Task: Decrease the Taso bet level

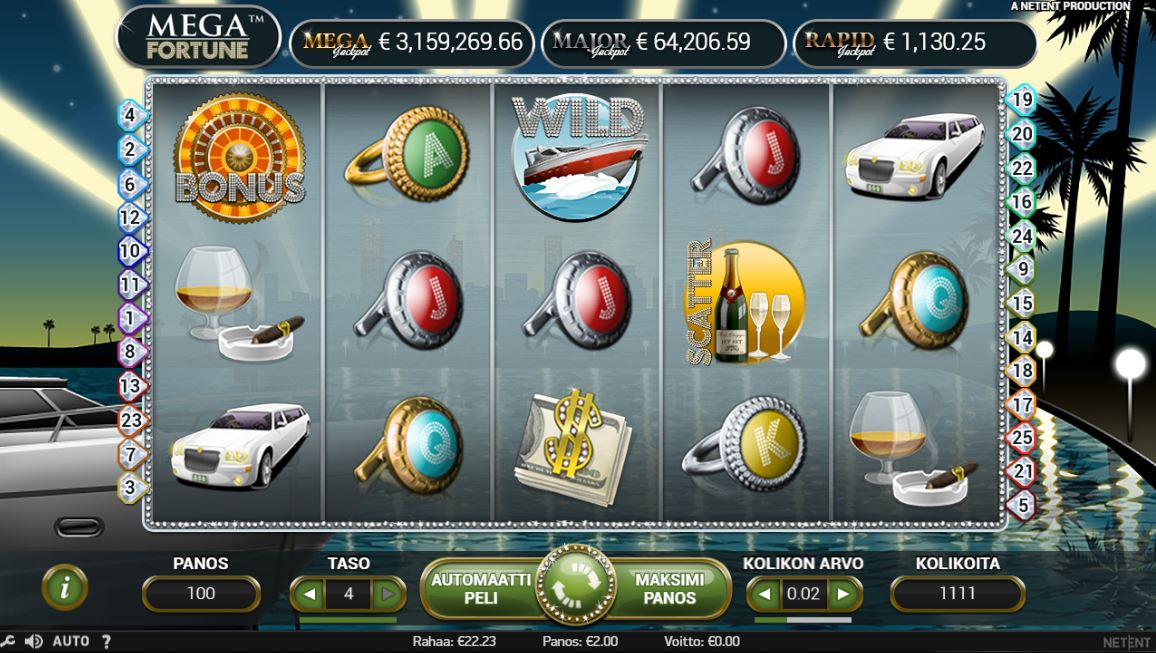Action: pos(309,594)
